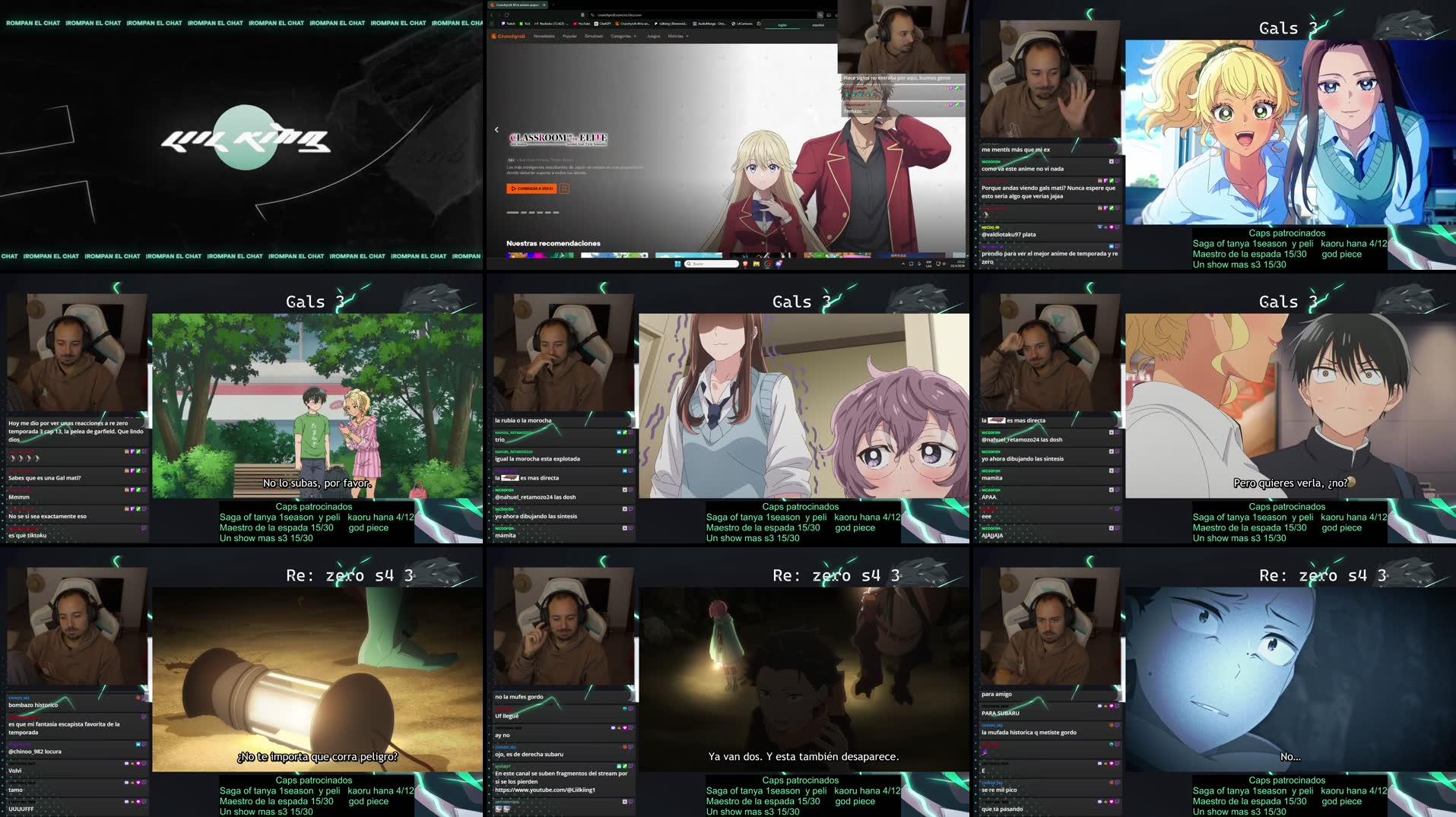Expand hidden icons in the system tray
Image resolution: width=1456 pixels, height=817 pixels.
[903, 264]
